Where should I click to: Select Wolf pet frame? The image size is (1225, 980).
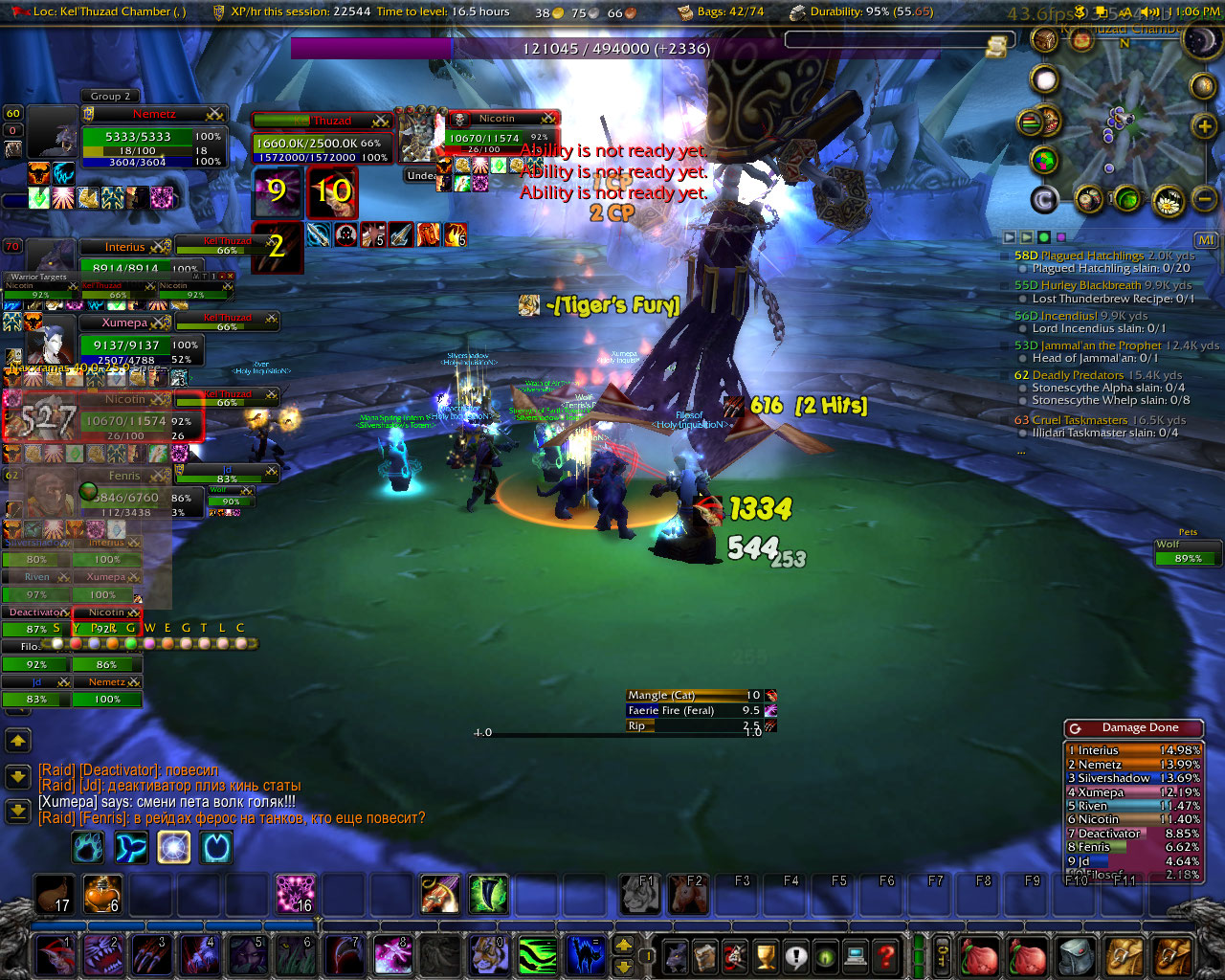[1188, 552]
